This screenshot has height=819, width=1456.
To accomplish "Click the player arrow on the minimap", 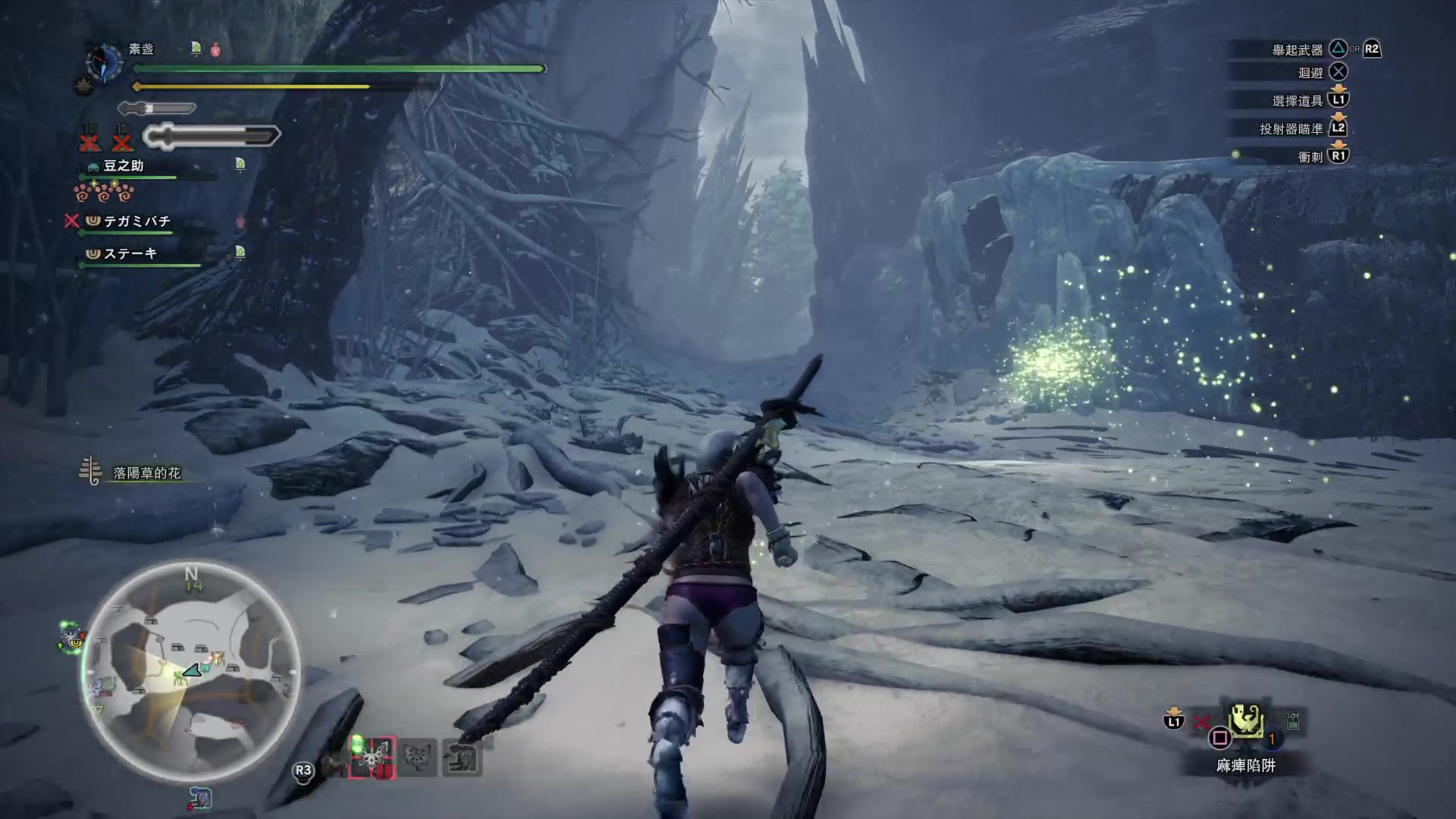I will coord(191,670).
